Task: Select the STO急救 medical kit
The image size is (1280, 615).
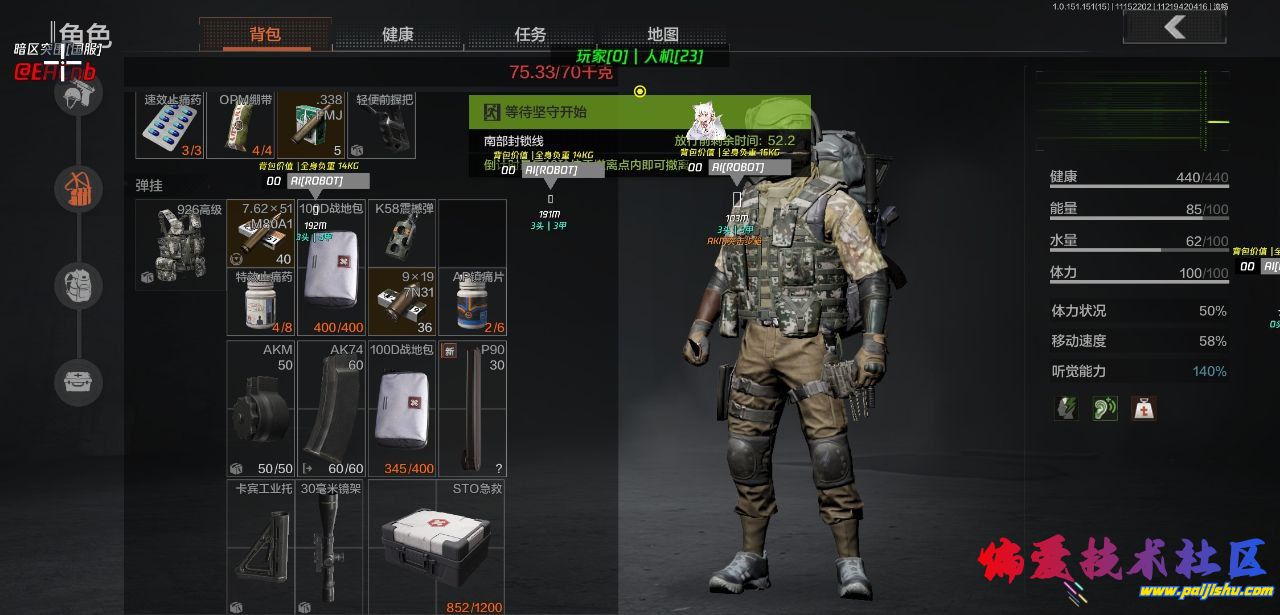Action: click(436, 547)
